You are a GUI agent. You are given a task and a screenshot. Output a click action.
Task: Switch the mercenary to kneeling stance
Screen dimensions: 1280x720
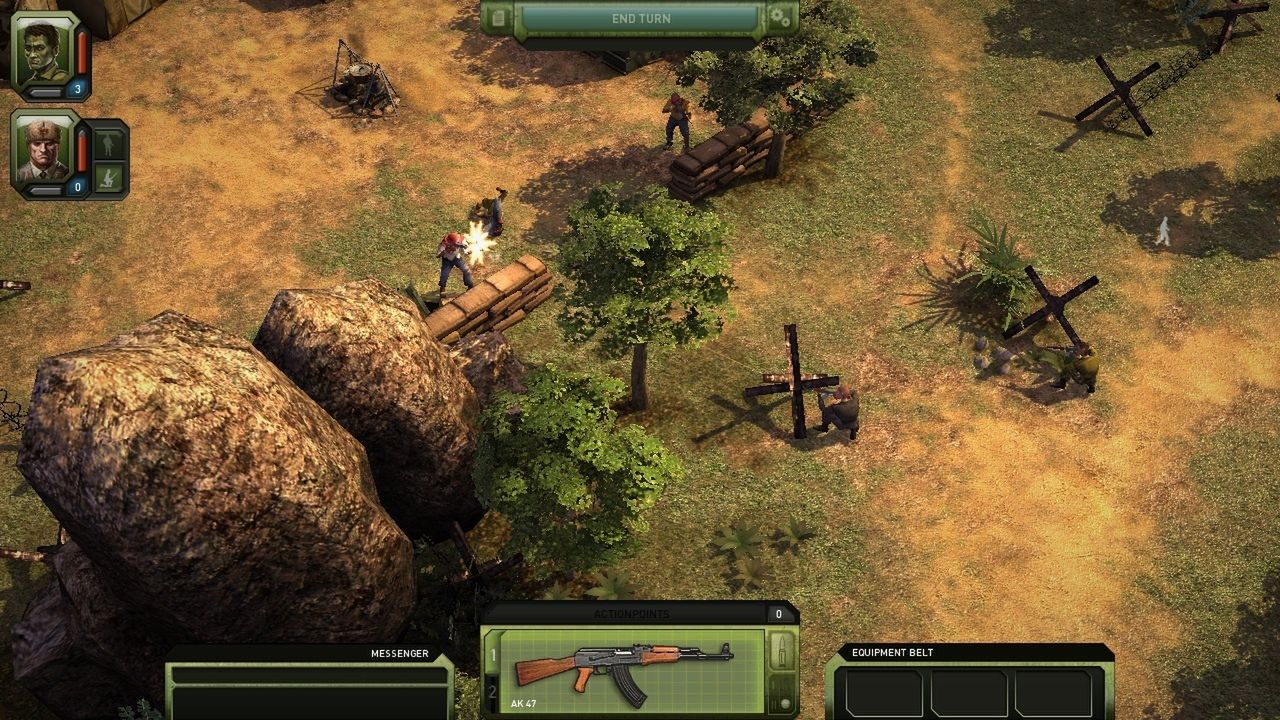coord(109,178)
